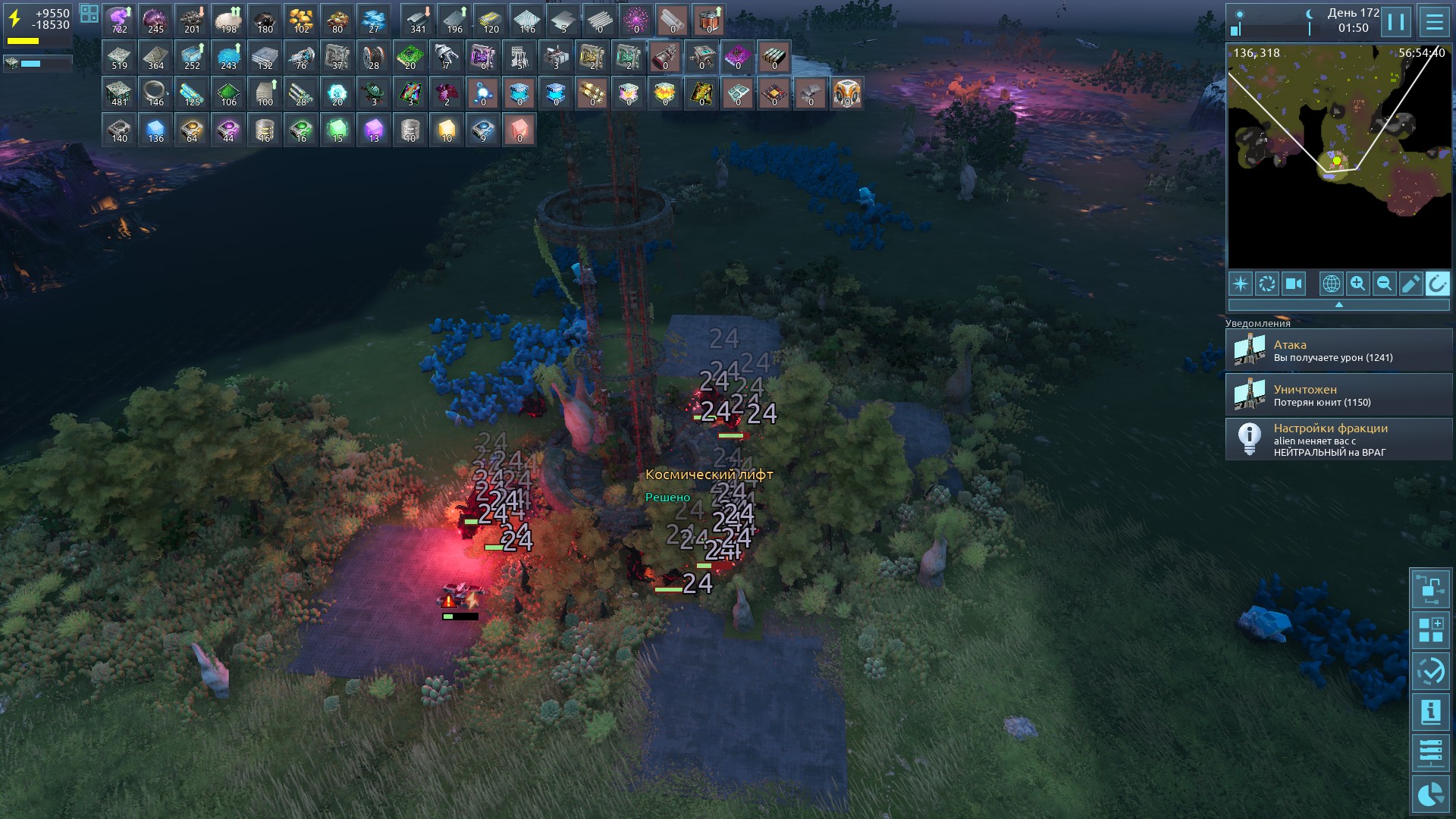Open the main menu hamburger button
The width and height of the screenshot is (1456, 819).
(1434, 21)
